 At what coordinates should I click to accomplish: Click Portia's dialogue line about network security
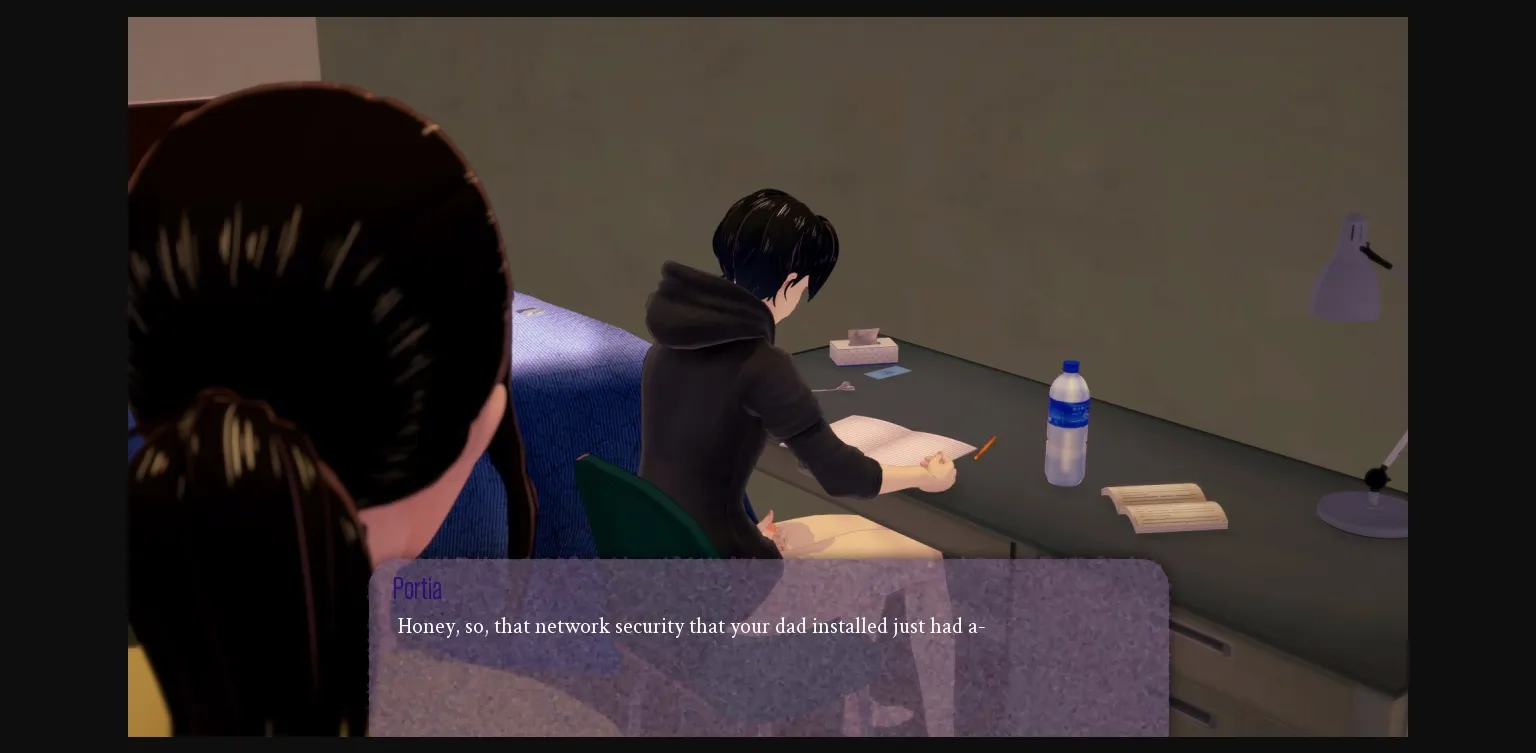[691, 627]
